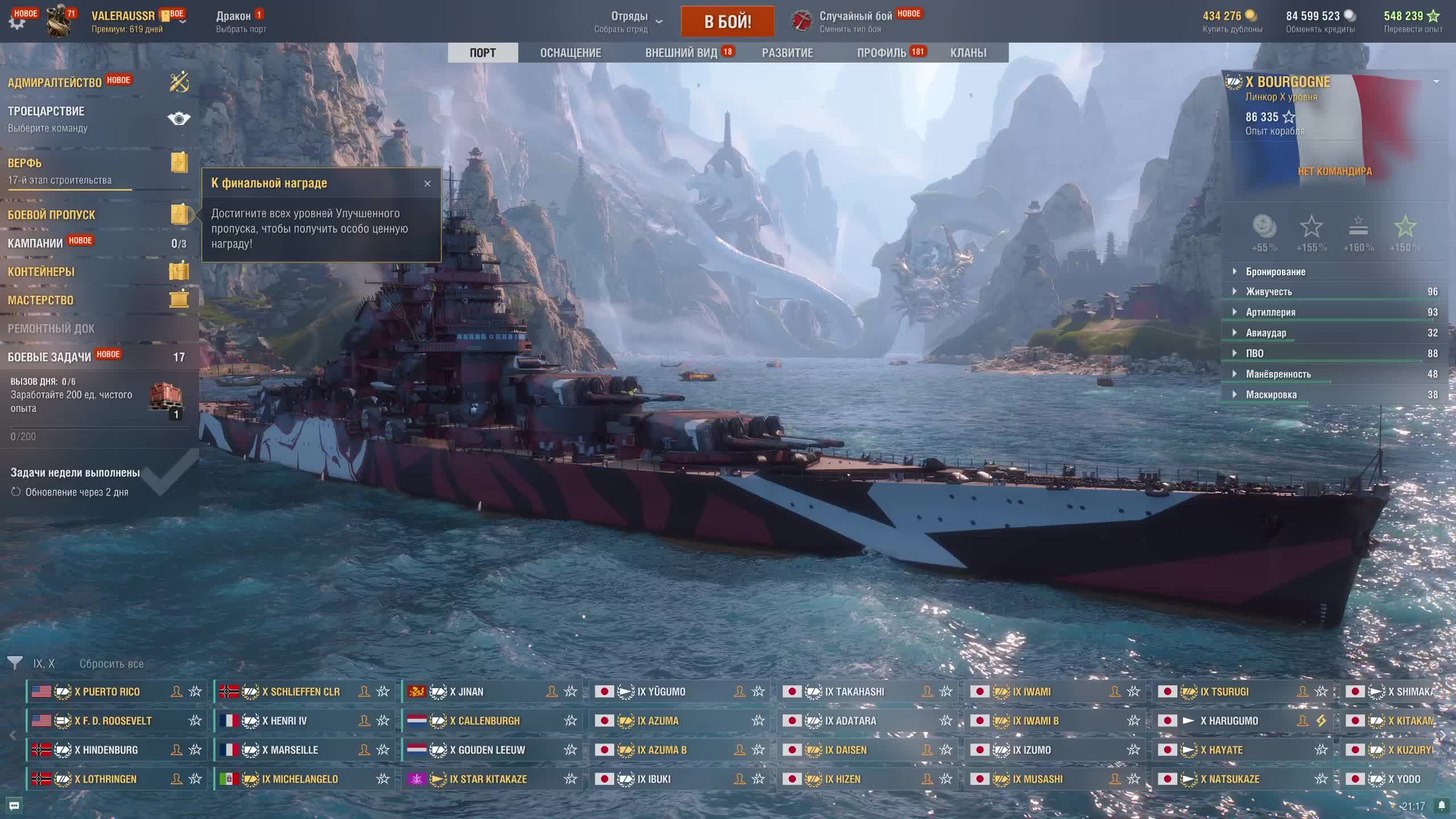Viewport: 1456px width, 819px height.
Task: Expand the Артиллерия stat row
Action: (x=1271, y=312)
